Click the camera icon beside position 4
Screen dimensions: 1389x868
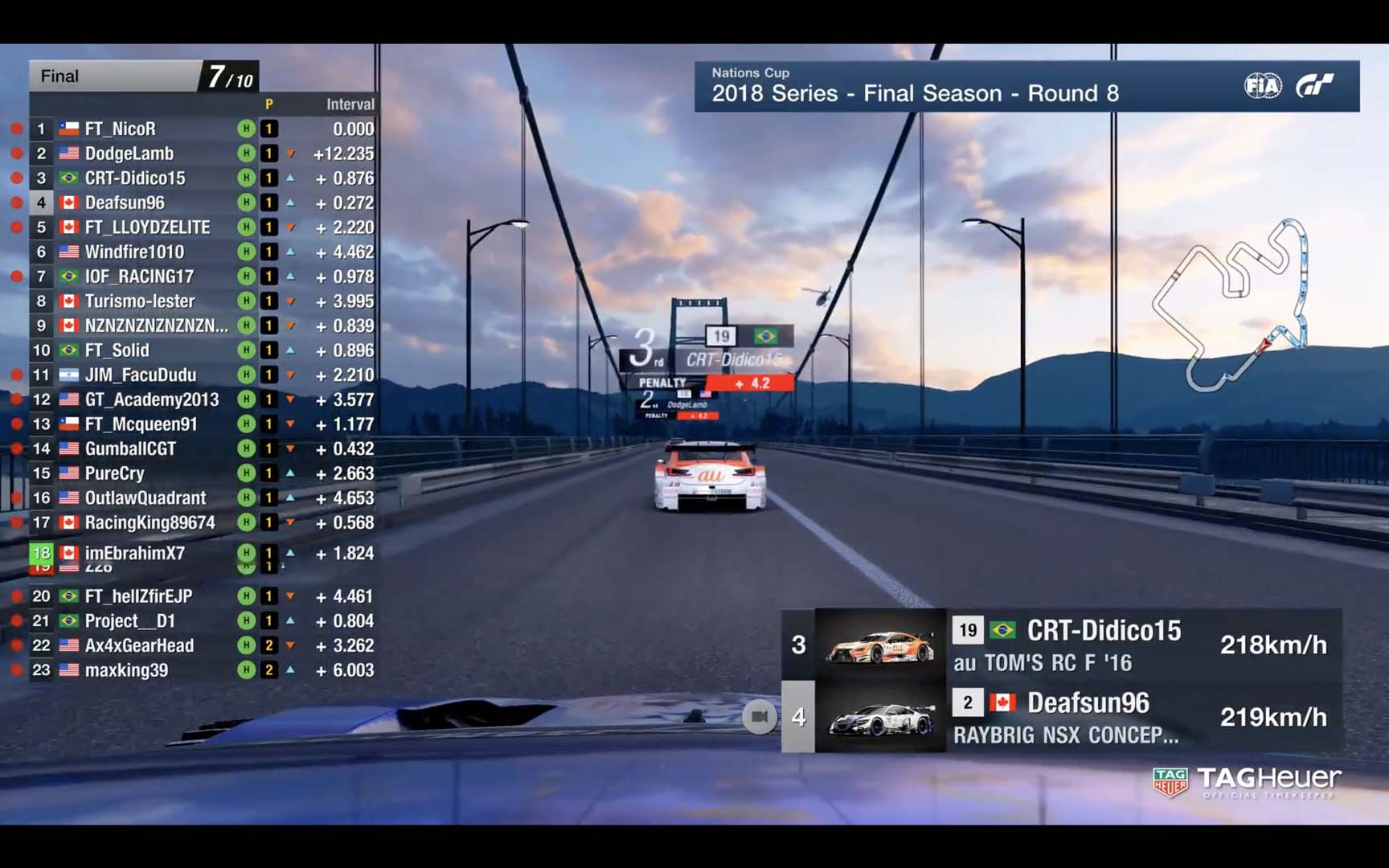(759, 717)
